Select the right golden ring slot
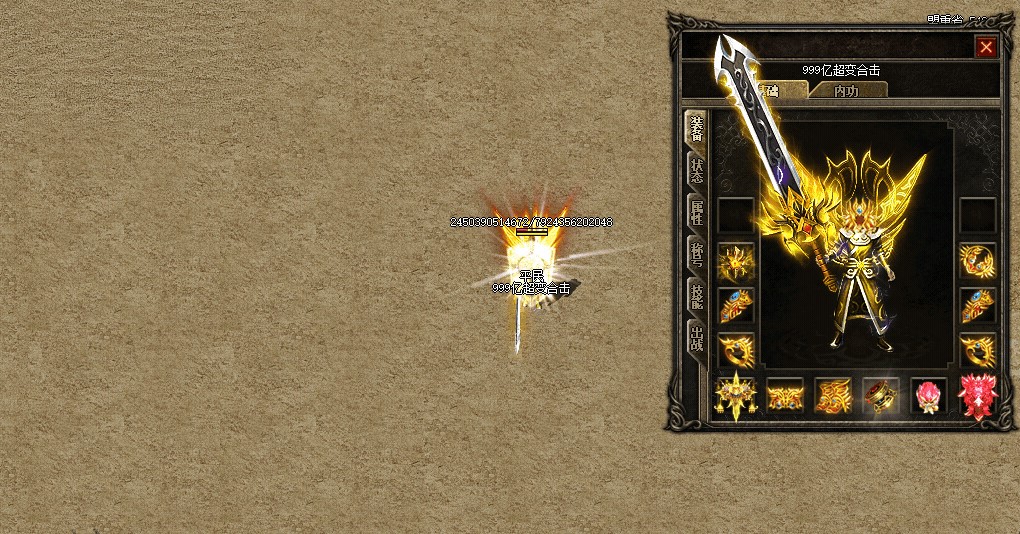The width and height of the screenshot is (1020, 534). coord(977,350)
